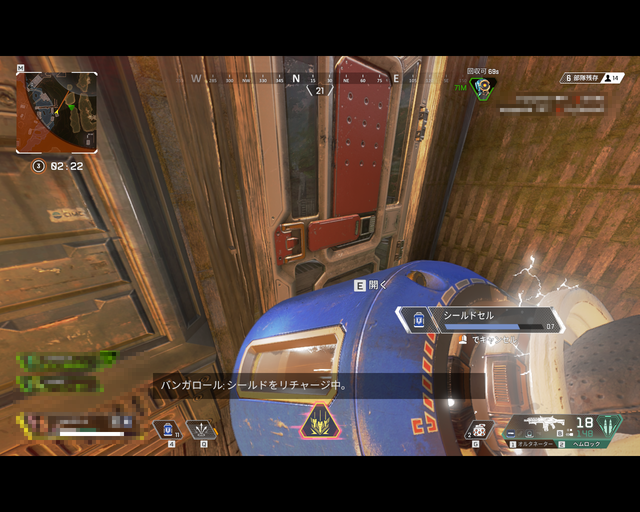Viewport: 640px width, 512px height.
Task: Trigger the Rolling Thunder ultimate icon
Action: pos(319,423)
